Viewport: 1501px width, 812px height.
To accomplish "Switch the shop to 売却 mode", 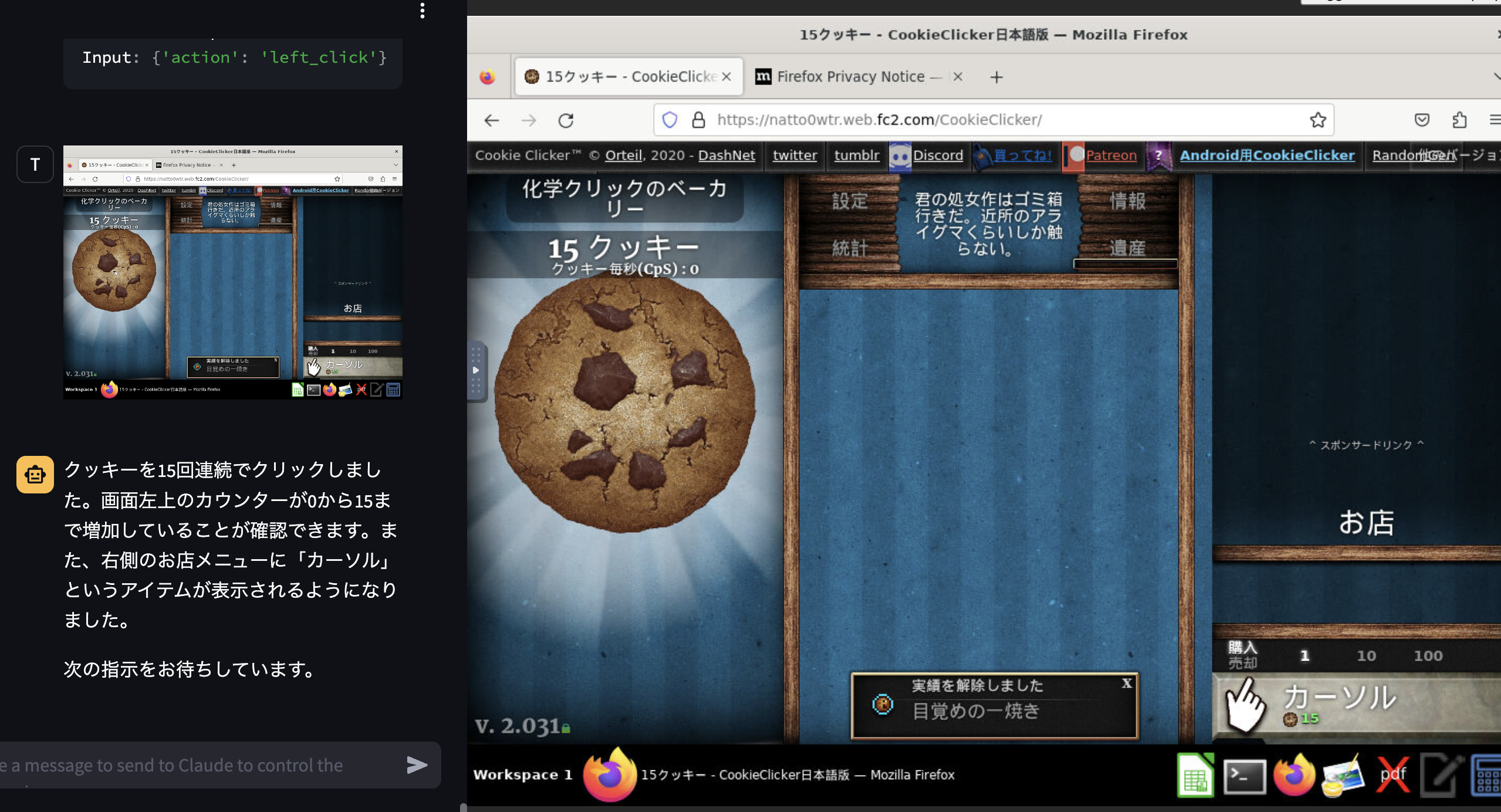I will click(x=1243, y=663).
